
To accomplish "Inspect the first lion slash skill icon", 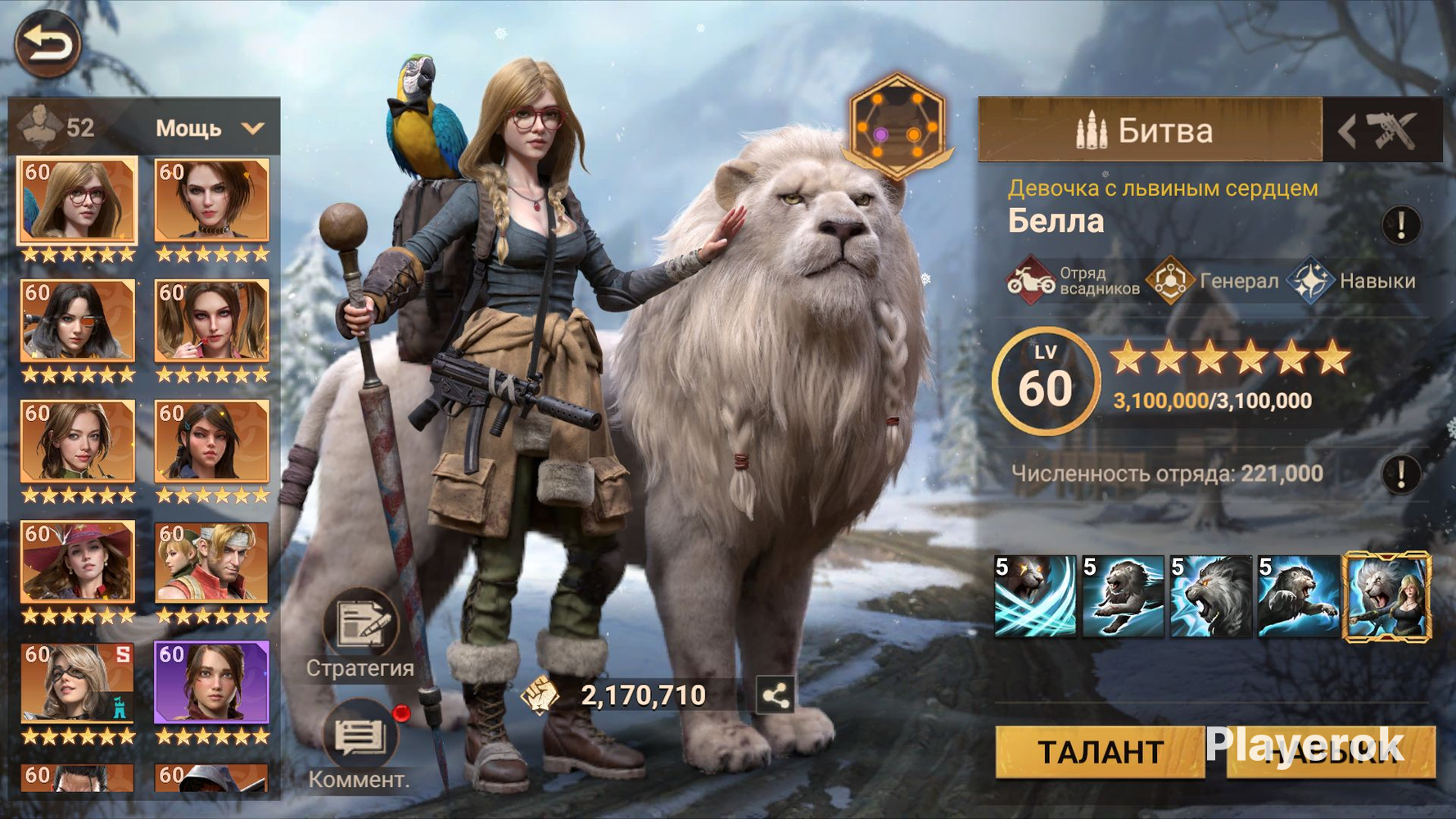I will click(x=1035, y=596).
